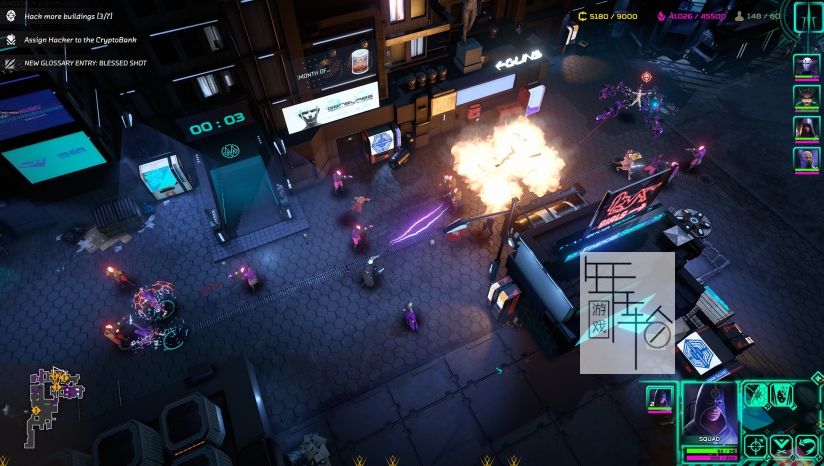824x466 pixels.
Task: Select the horned hero portrait
Action: pyautogui.click(x=806, y=97)
